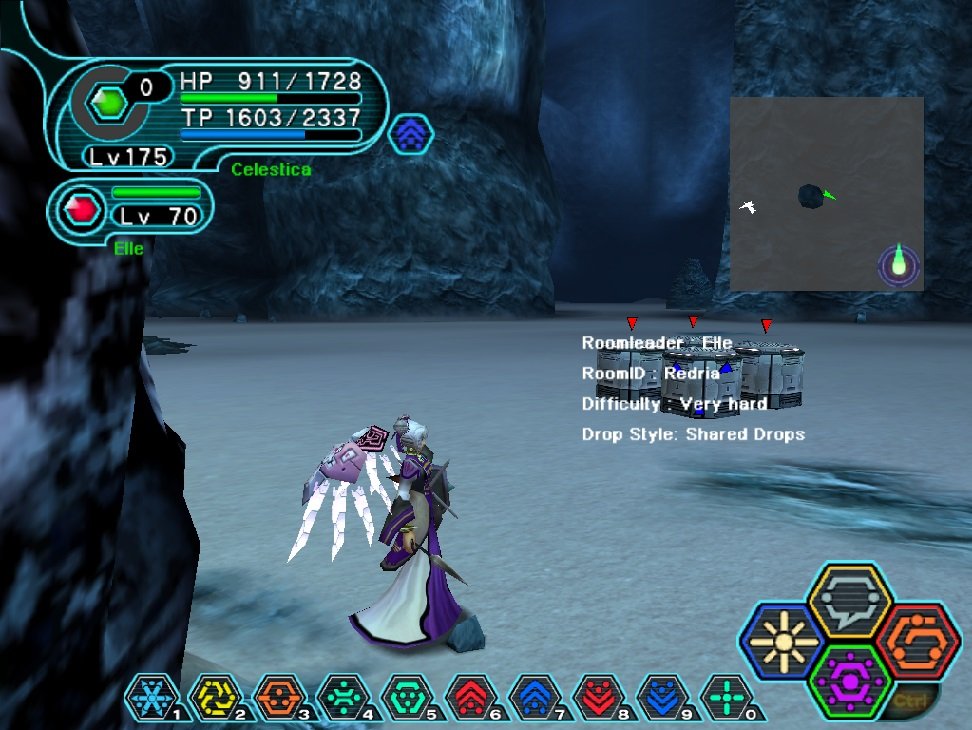Cast the green curved-bracket technique in slot 4

(343, 698)
